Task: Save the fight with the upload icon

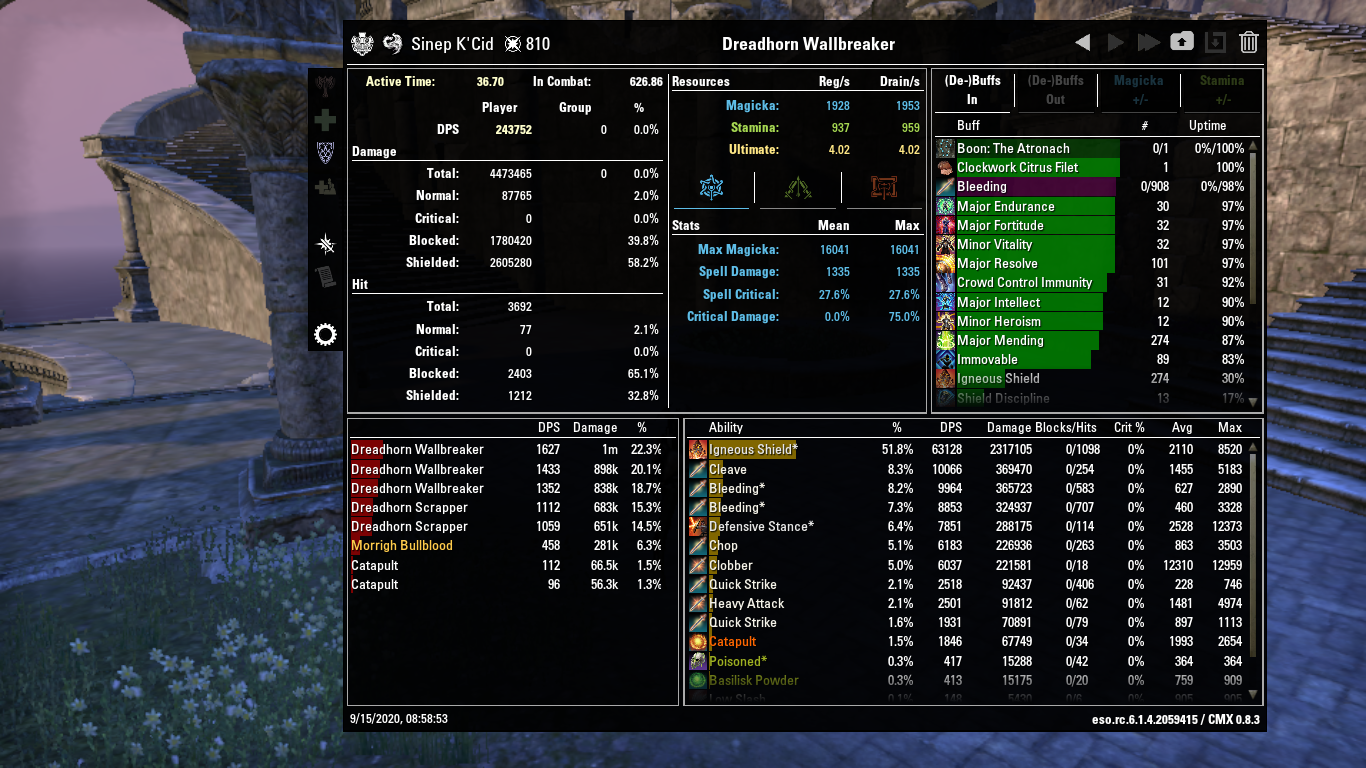Action: (1182, 42)
